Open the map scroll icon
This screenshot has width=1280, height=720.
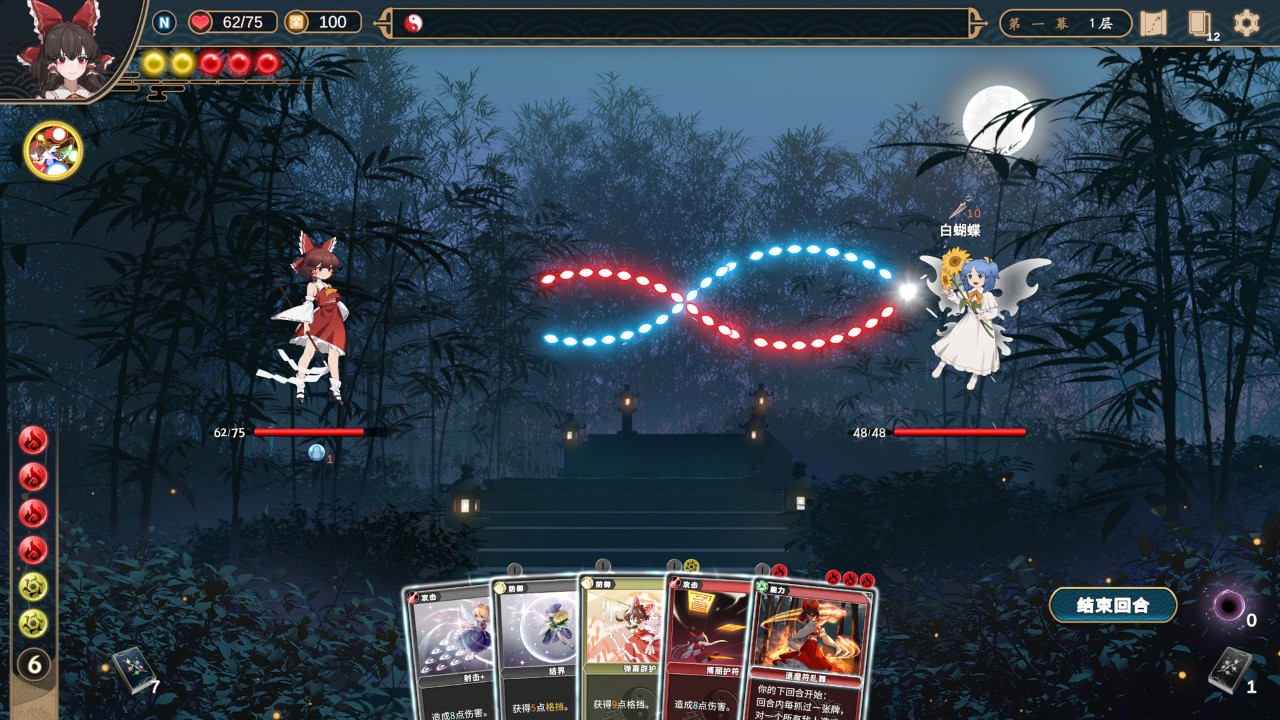point(1154,23)
